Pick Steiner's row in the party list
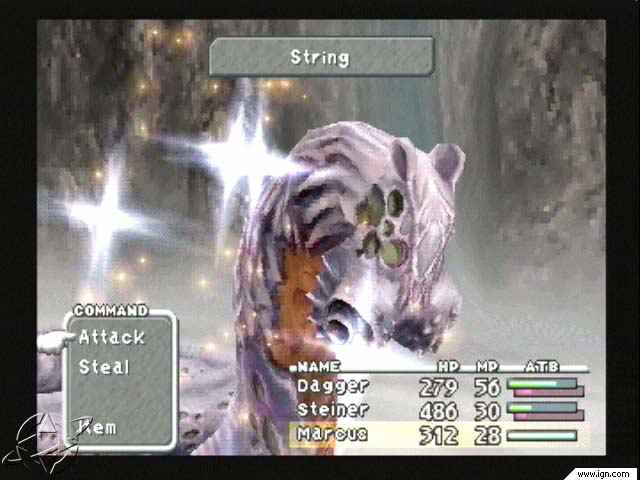The width and height of the screenshot is (640, 480). [334, 409]
